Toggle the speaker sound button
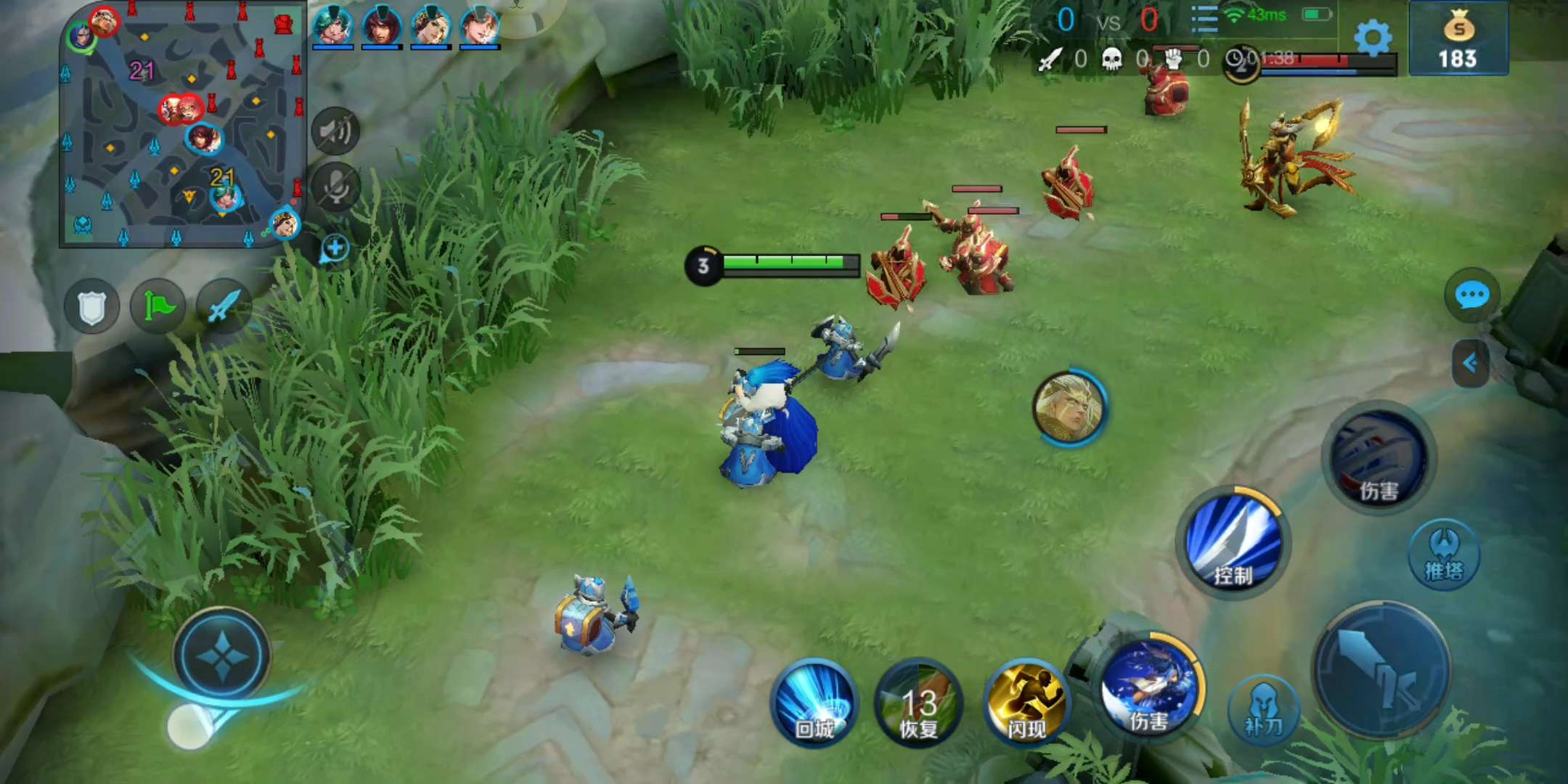Screen dimensions: 1568x784 (335, 132)
